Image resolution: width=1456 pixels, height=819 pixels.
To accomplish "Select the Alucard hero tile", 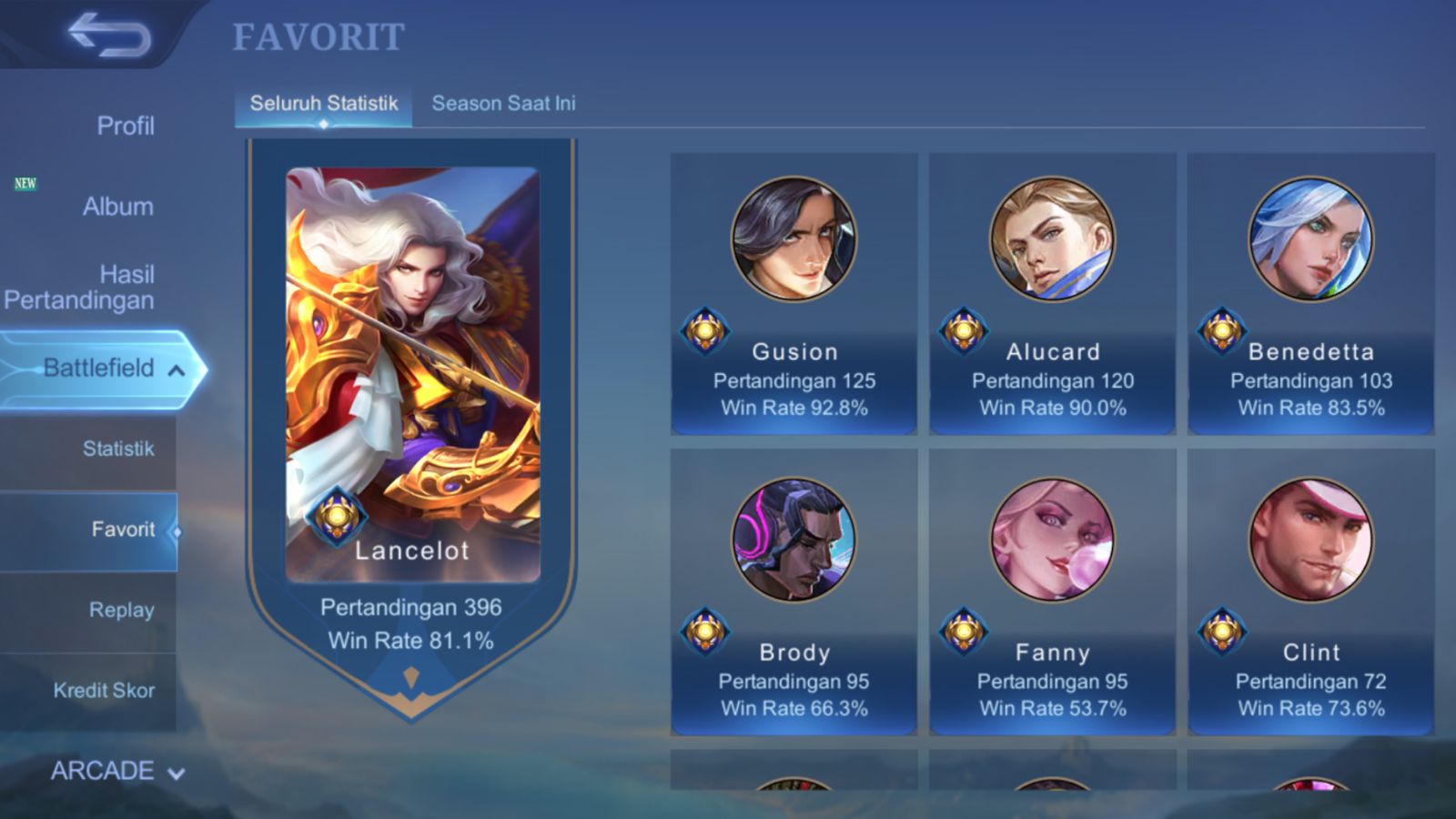I will (1052, 293).
